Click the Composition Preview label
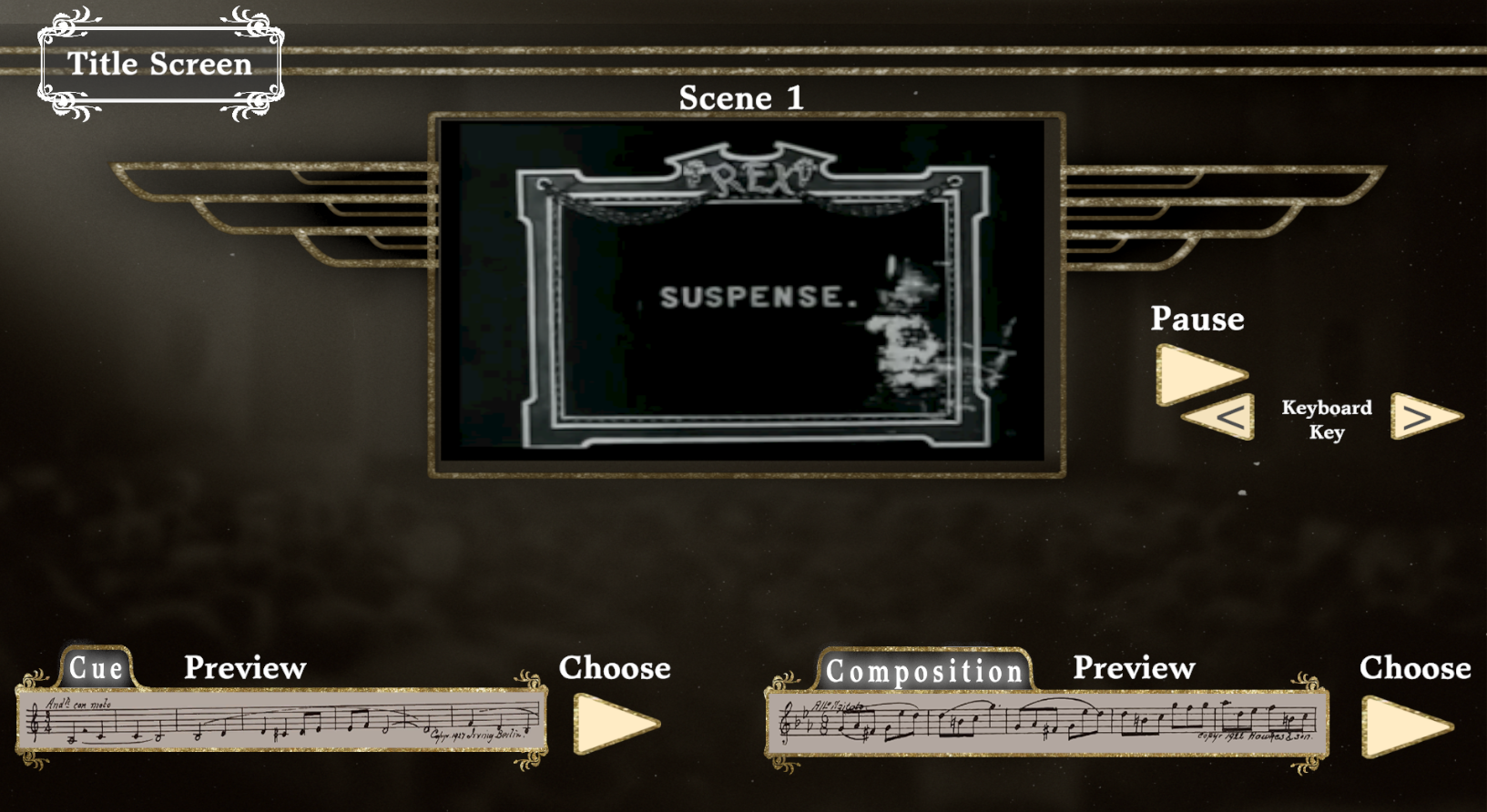This screenshot has height=812, width=1487. point(1134,669)
